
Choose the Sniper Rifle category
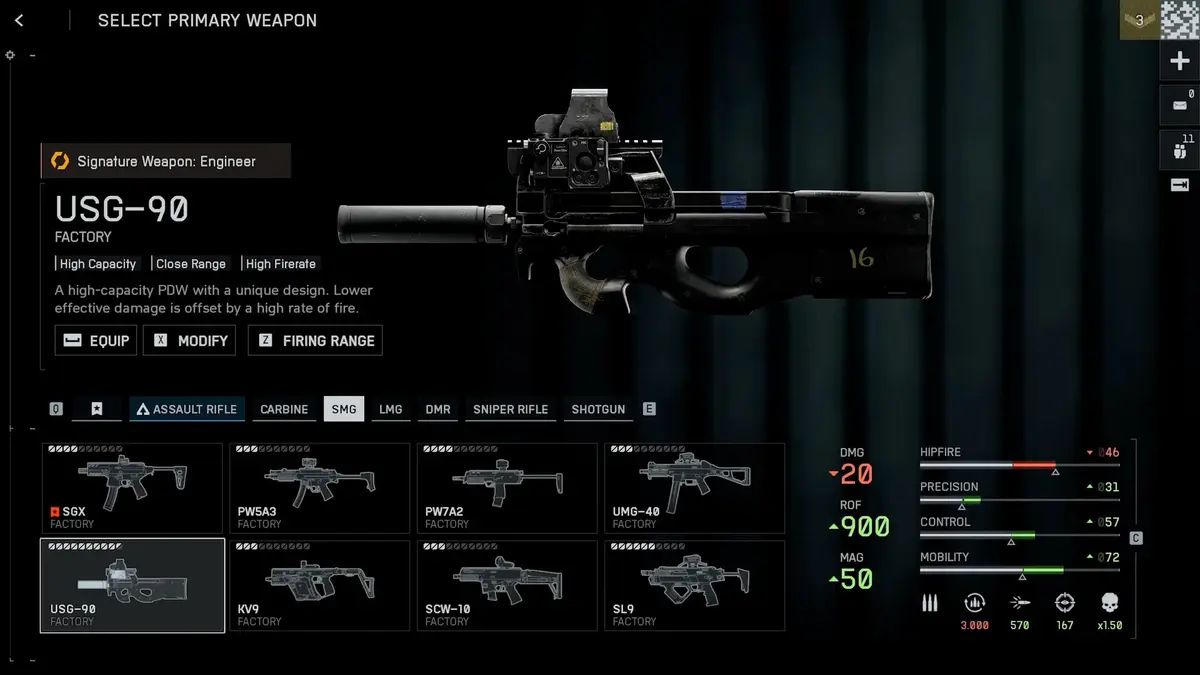click(x=510, y=409)
